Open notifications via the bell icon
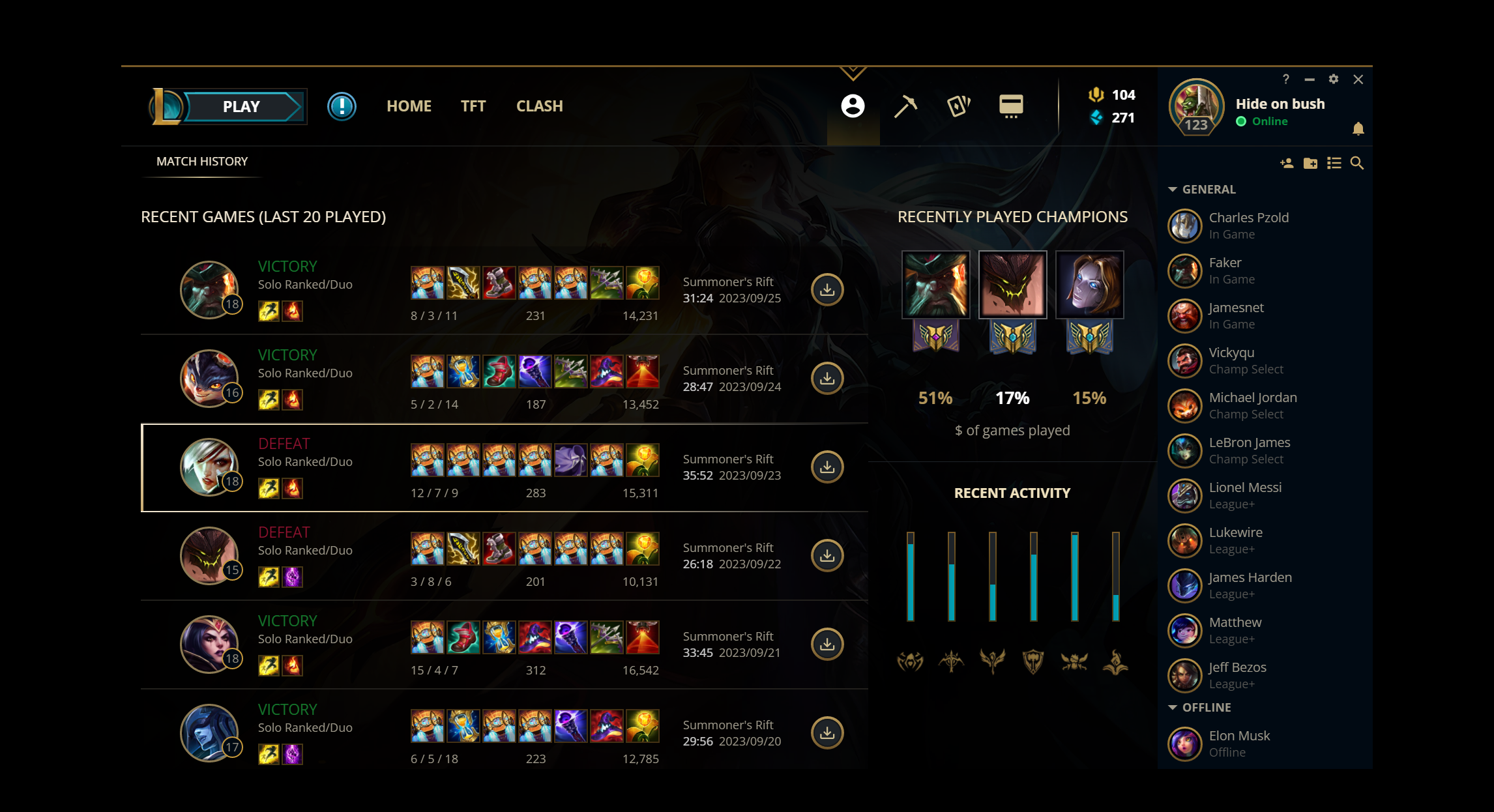This screenshot has width=1494, height=812. click(x=1358, y=129)
